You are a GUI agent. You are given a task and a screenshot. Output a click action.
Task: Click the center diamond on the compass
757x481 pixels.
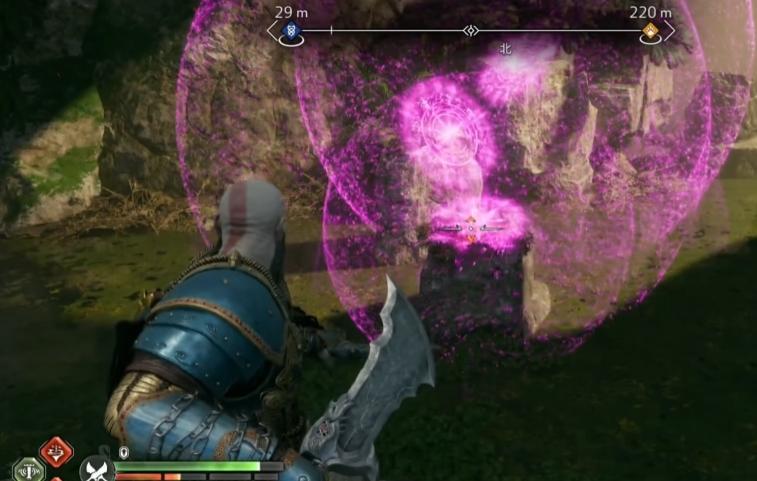click(470, 31)
